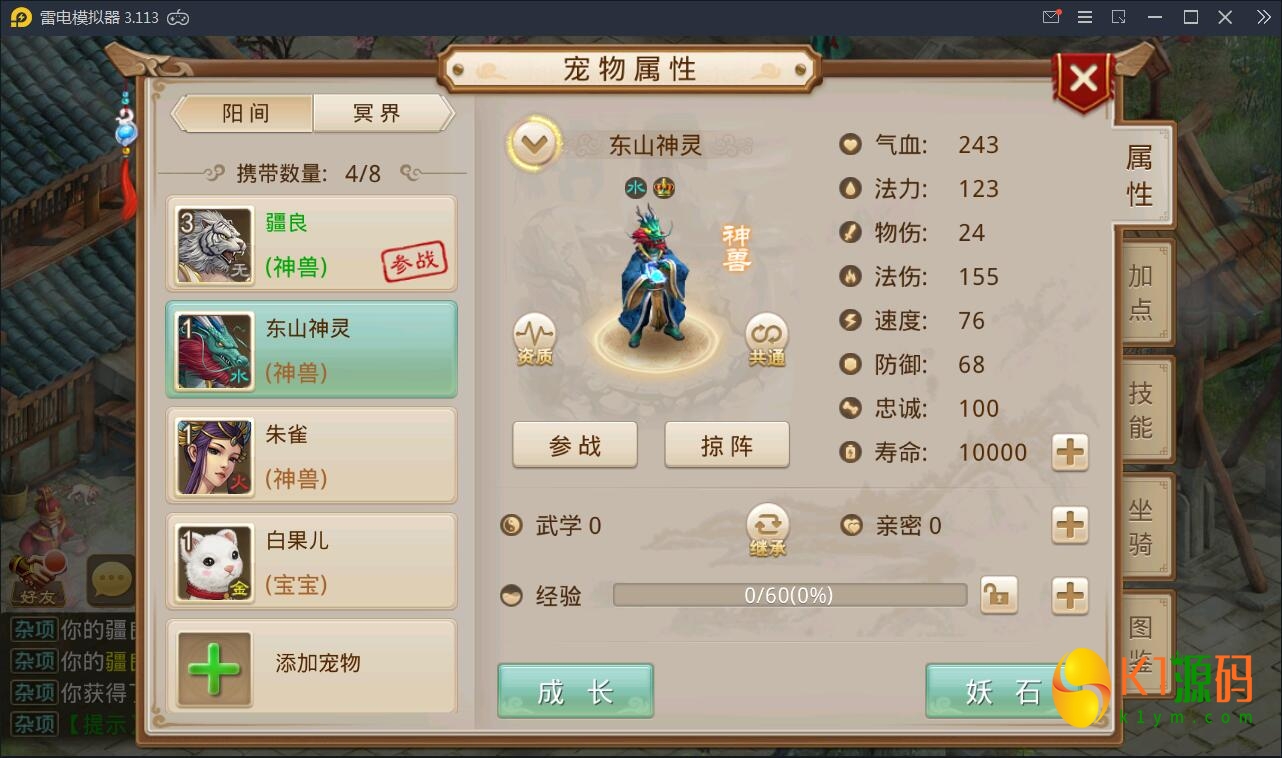The image size is (1282, 758).
Task: Click the chat bubble icon near 好友
Action: pyautogui.click(x=111, y=578)
